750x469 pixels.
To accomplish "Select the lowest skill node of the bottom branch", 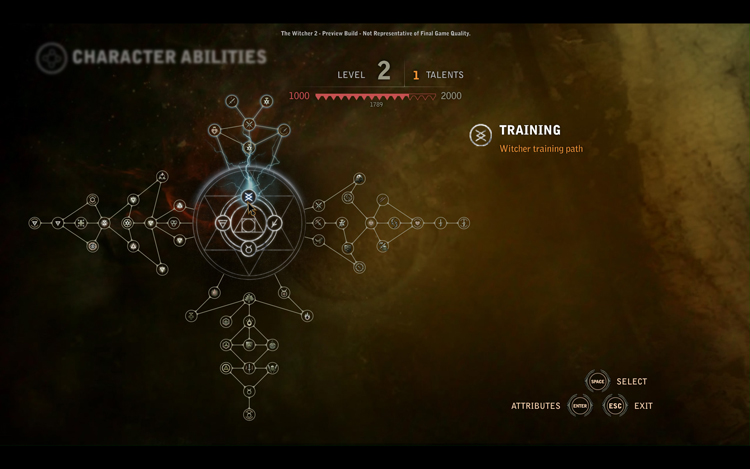I will click(x=249, y=414).
